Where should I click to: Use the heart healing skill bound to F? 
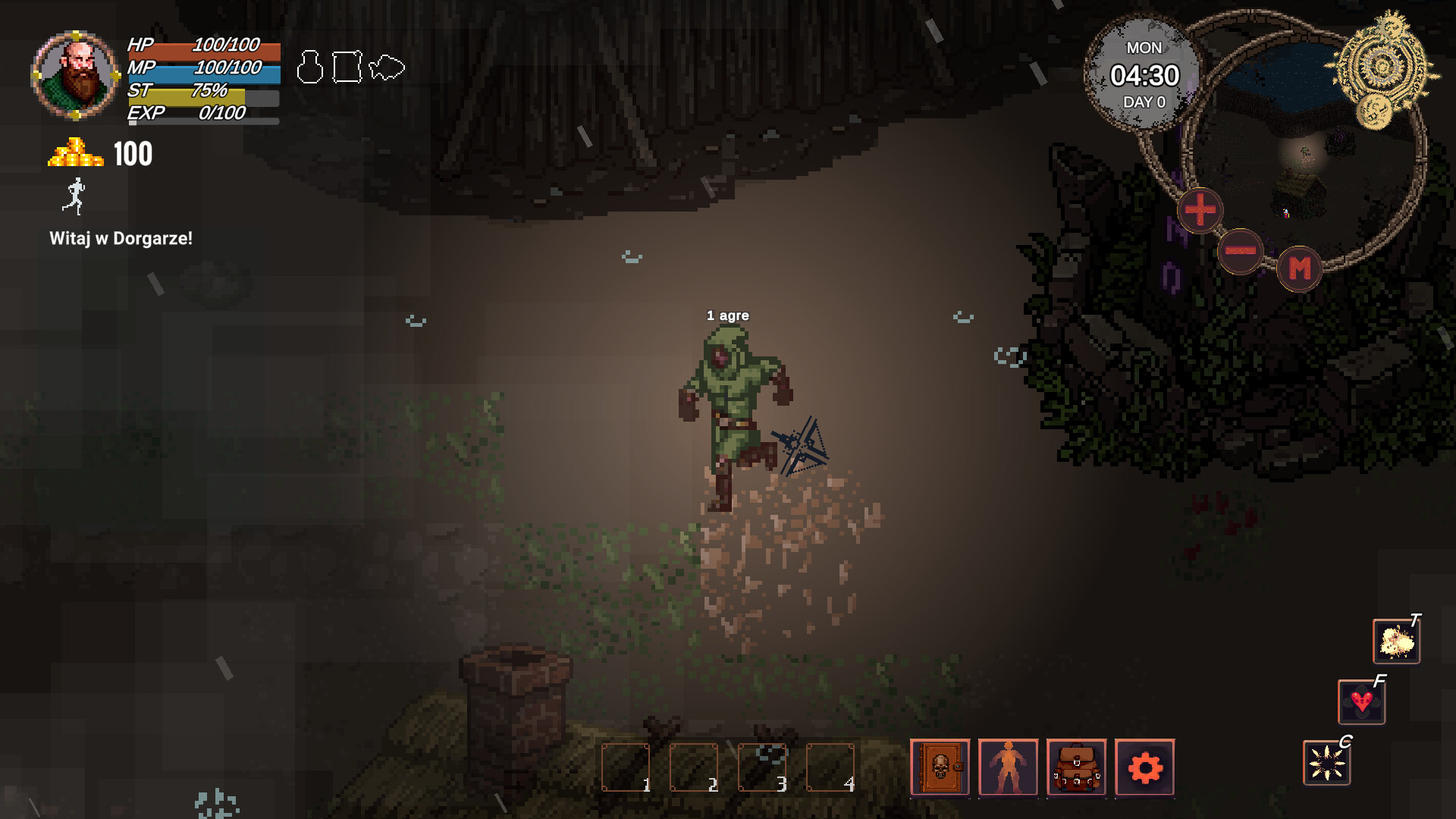point(1361,703)
